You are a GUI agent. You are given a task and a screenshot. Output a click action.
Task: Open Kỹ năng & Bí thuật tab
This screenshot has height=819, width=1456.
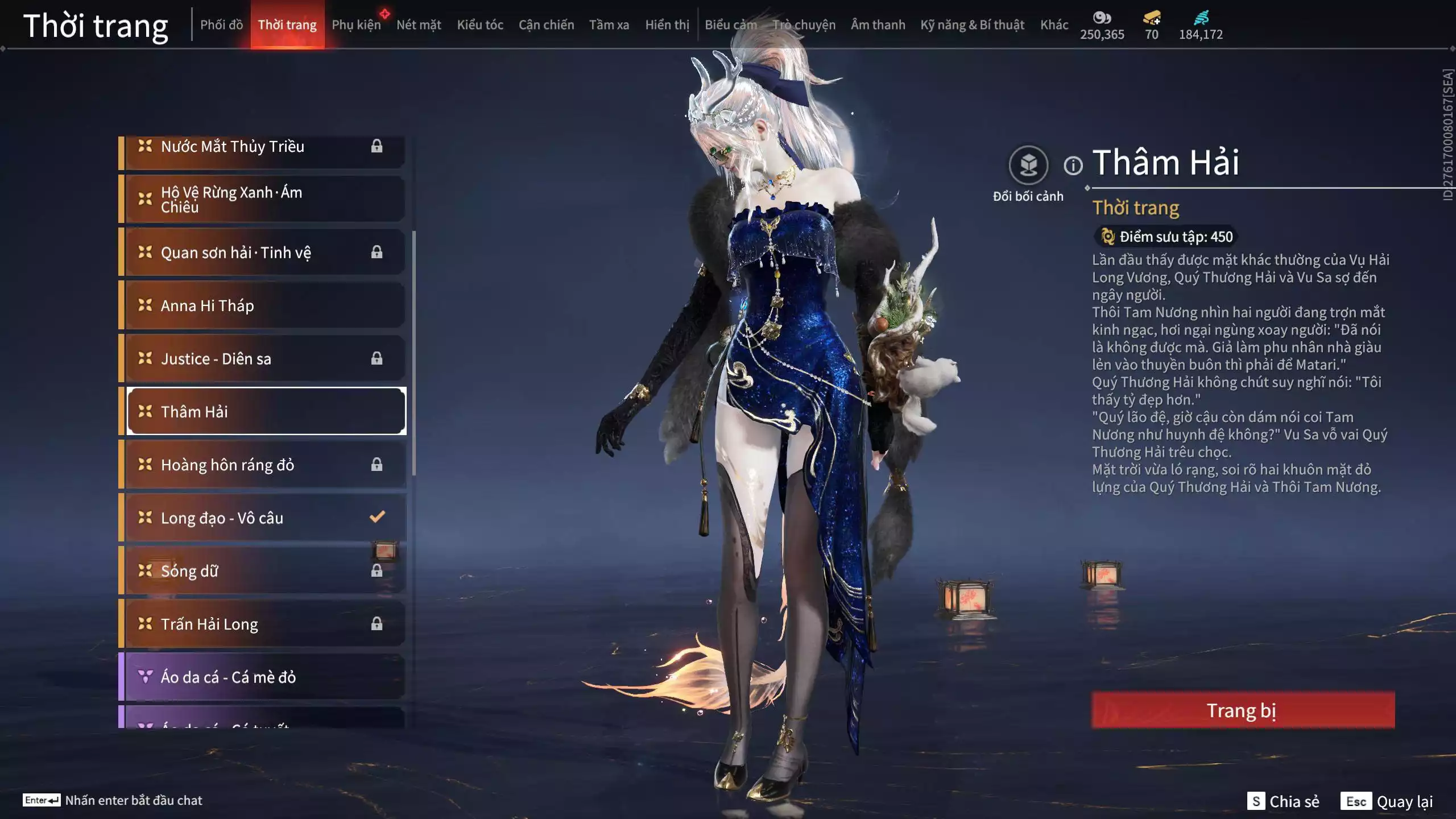(972, 25)
